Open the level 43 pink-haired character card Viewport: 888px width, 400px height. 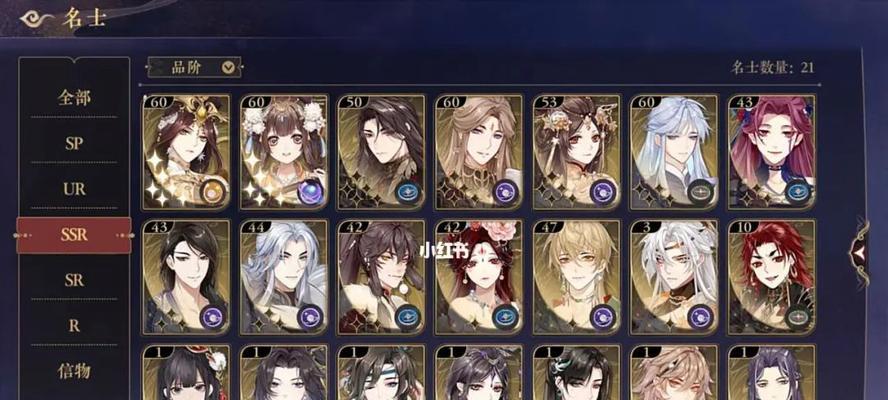(x=770, y=151)
